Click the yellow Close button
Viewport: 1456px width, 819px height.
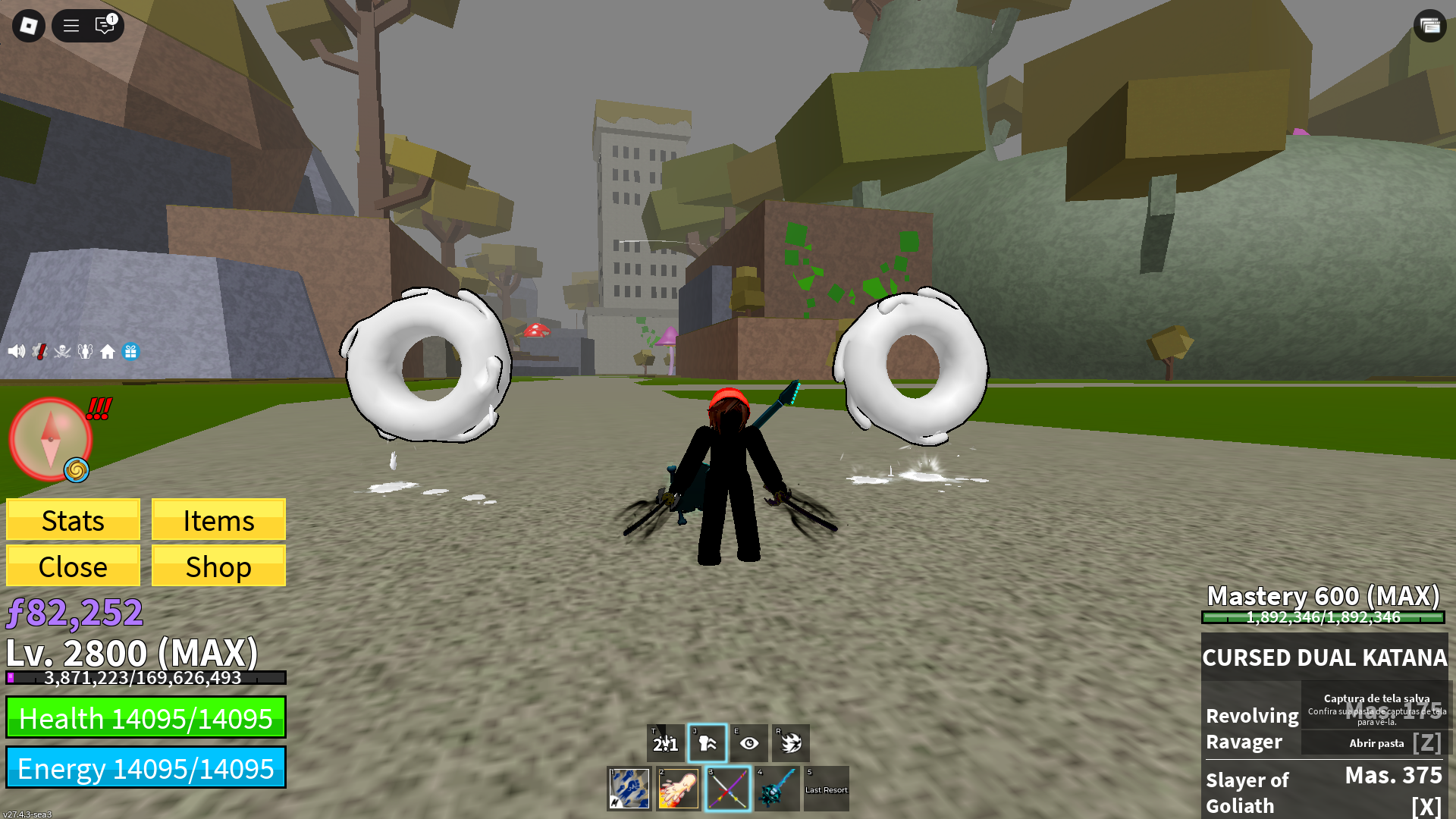(73, 566)
